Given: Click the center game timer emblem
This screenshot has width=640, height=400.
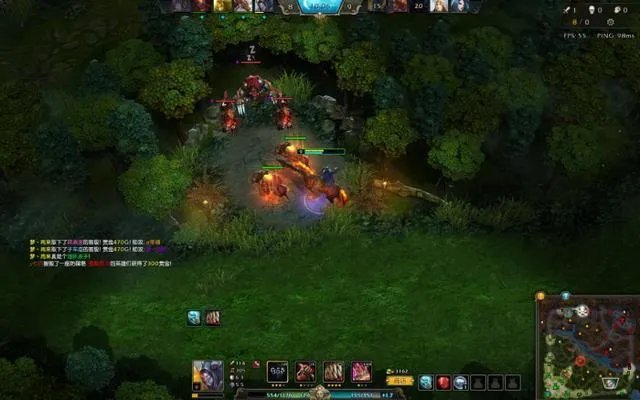Looking at the screenshot, I should click(322, 6).
